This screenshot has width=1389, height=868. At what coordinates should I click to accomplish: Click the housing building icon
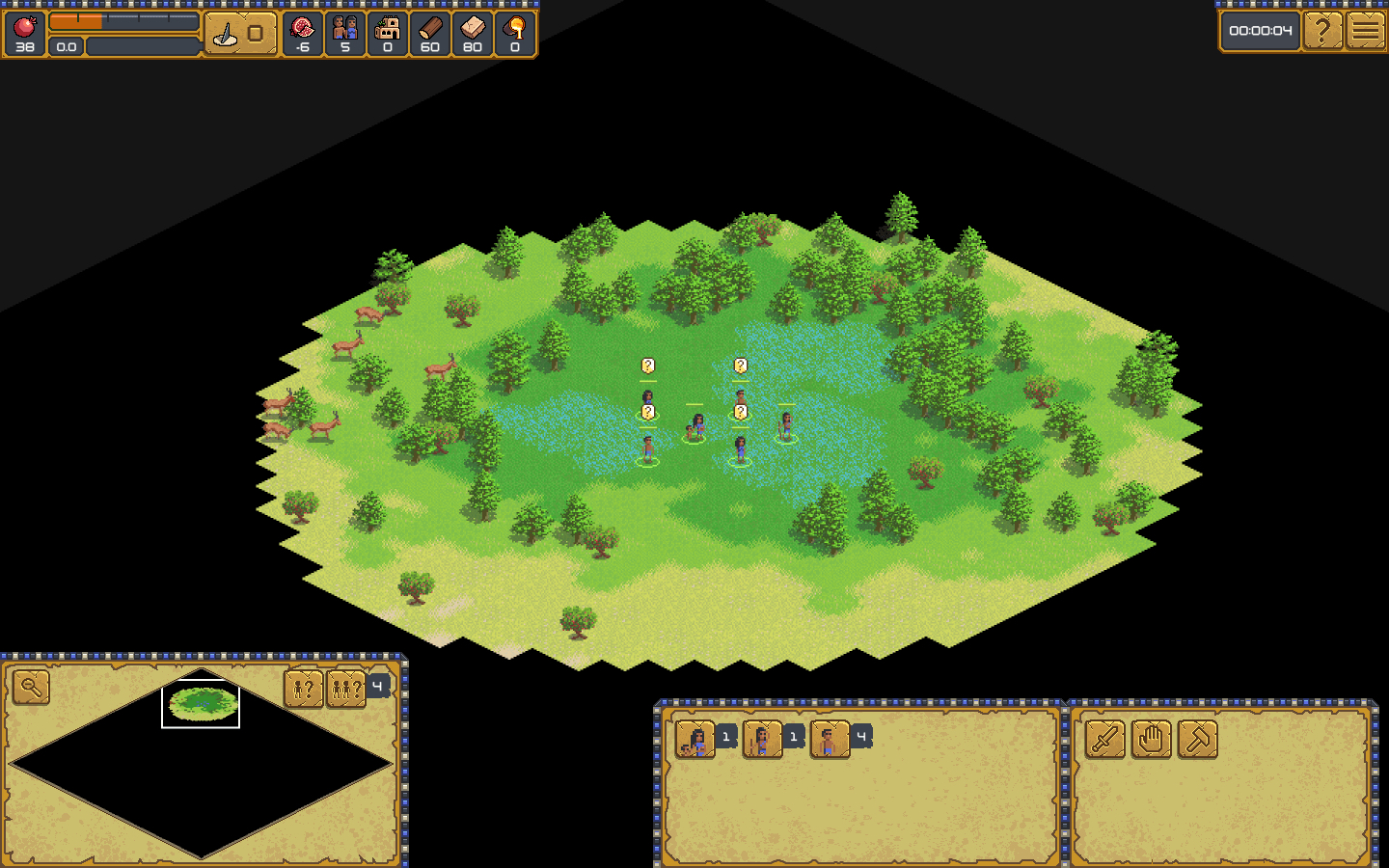pyautogui.click(x=388, y=27)
